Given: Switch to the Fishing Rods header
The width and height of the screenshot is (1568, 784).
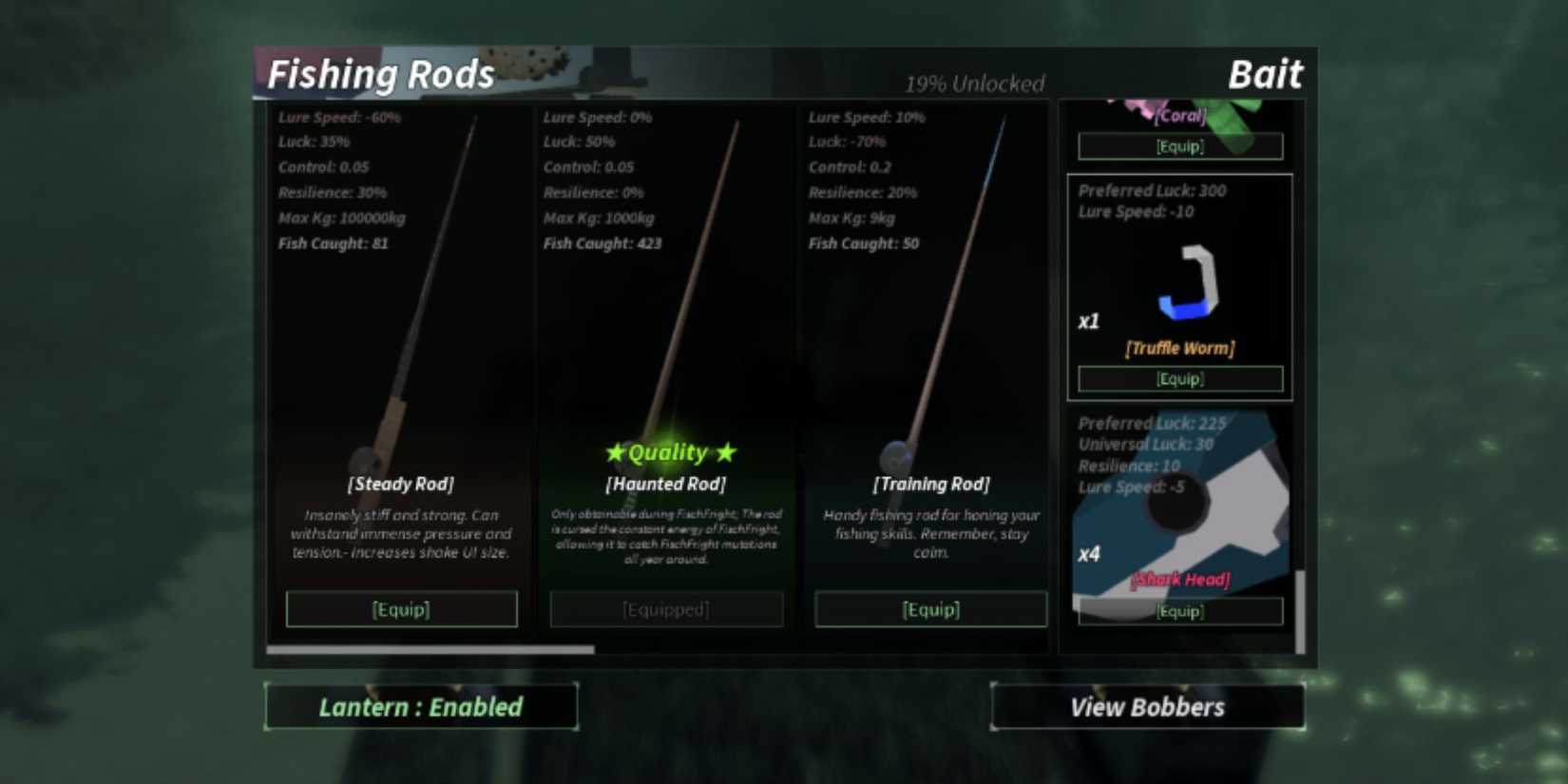Looking at the screenshot, I should (380, 74).
